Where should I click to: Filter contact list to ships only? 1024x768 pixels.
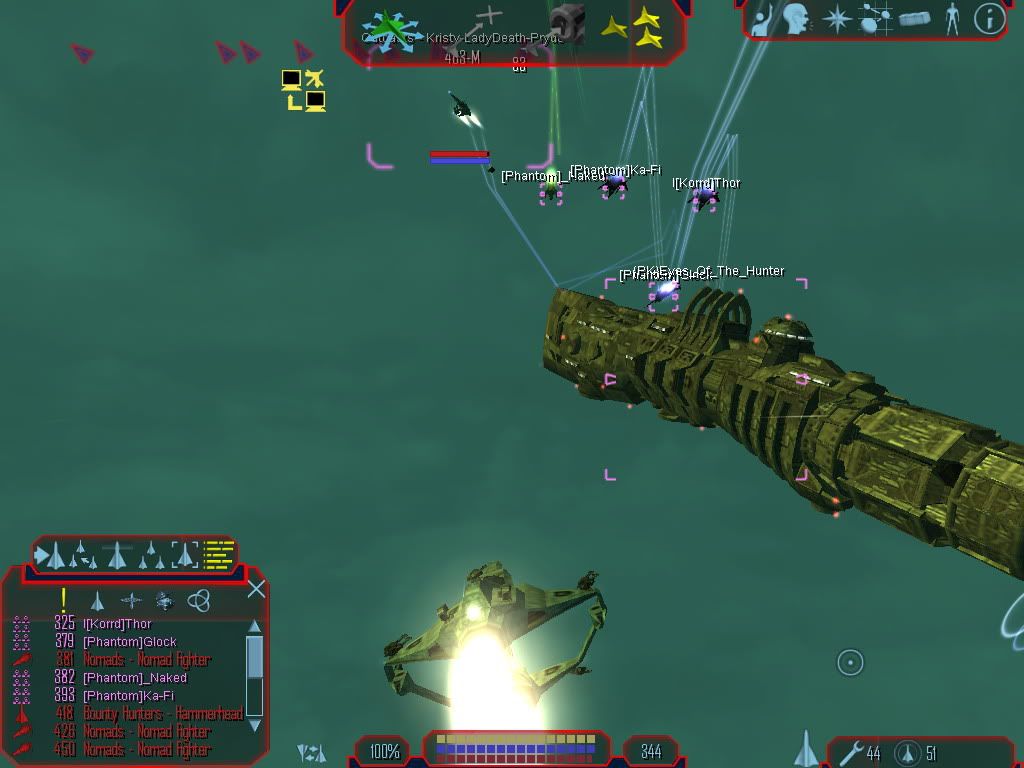97,600
